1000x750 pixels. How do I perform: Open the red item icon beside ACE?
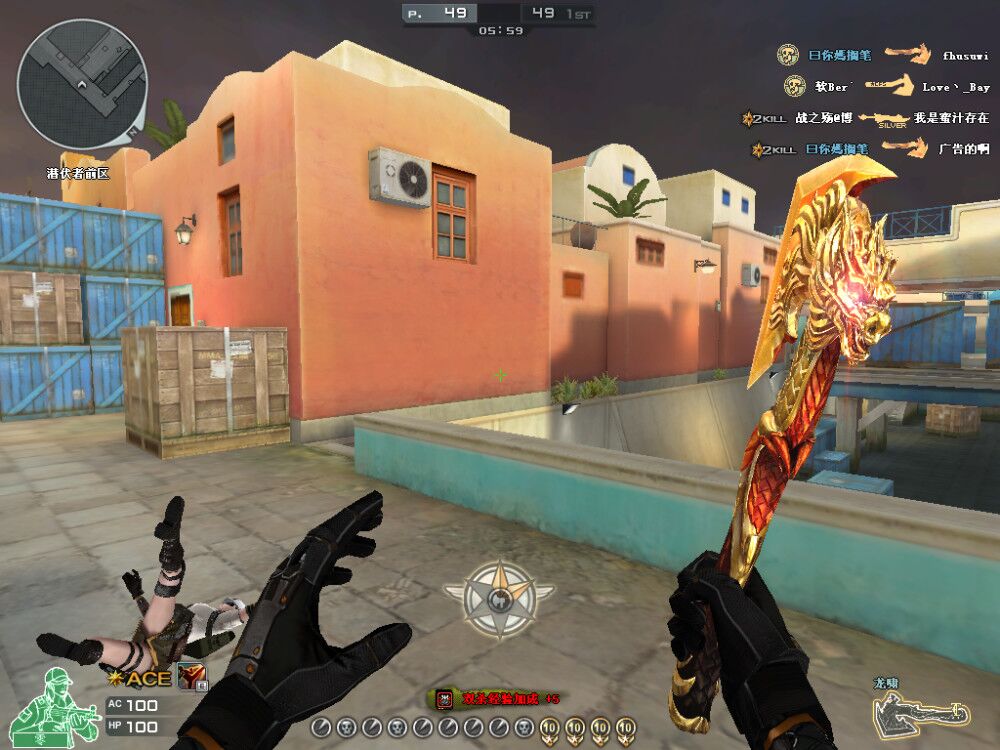pos(191,677)
